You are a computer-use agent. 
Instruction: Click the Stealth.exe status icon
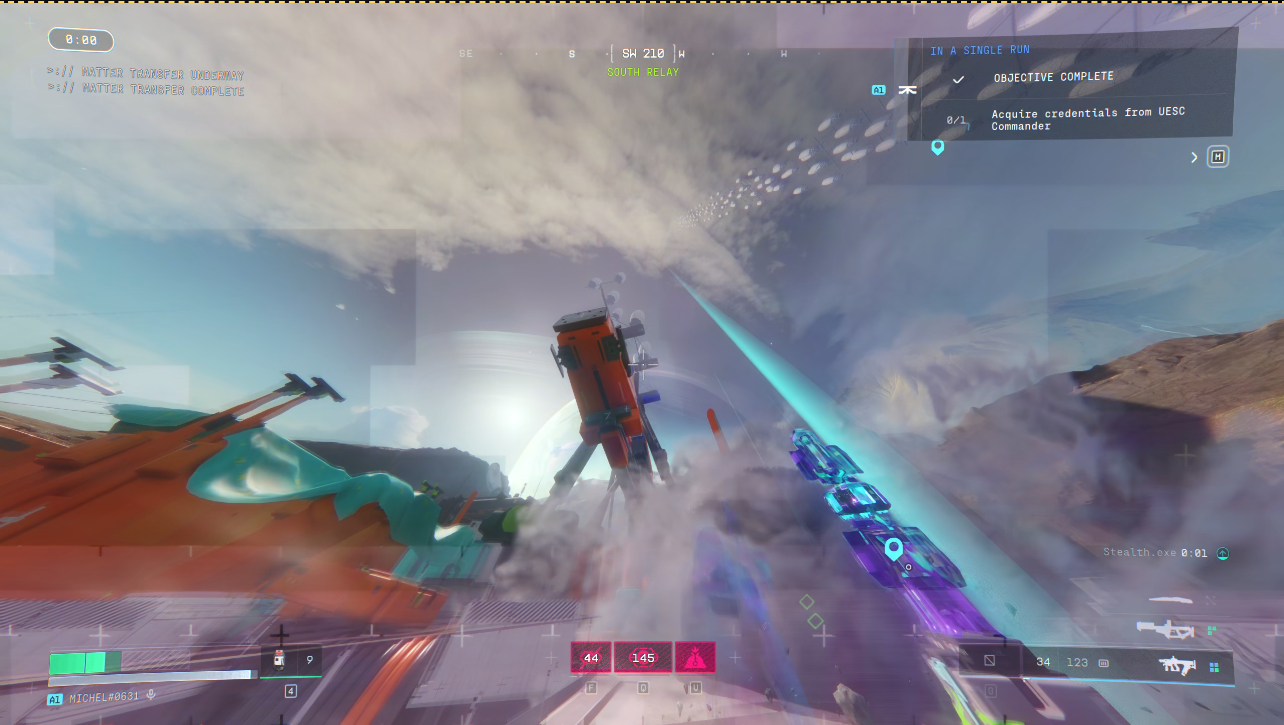tap(1222, 553)
